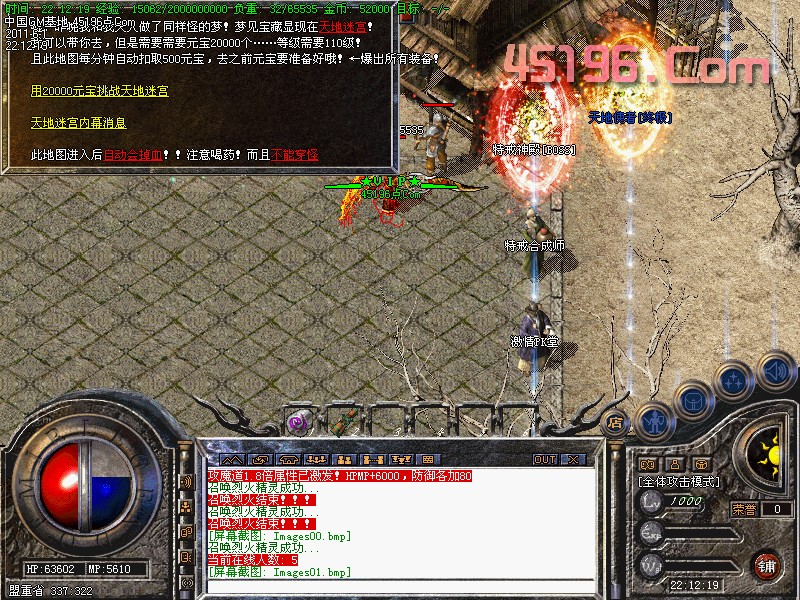The height and width of the screenshot is (600, 800).
Task: Toggle the sound speaker button
Action: [774, 372]
